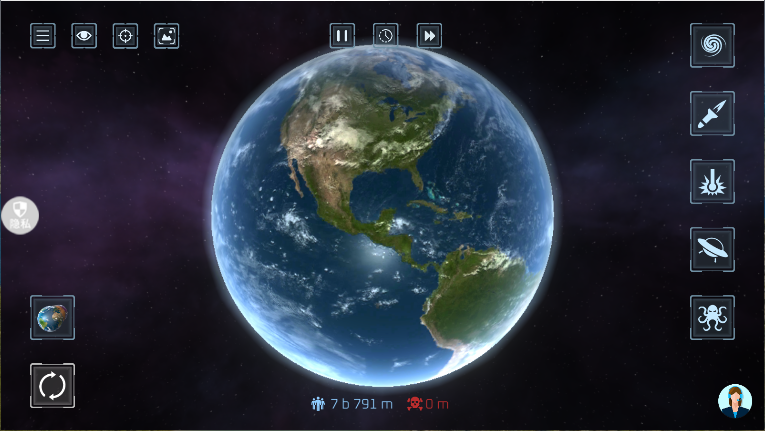Pick the octopus monster weapon category
This screenshot has width=765, height=431.
712,317
